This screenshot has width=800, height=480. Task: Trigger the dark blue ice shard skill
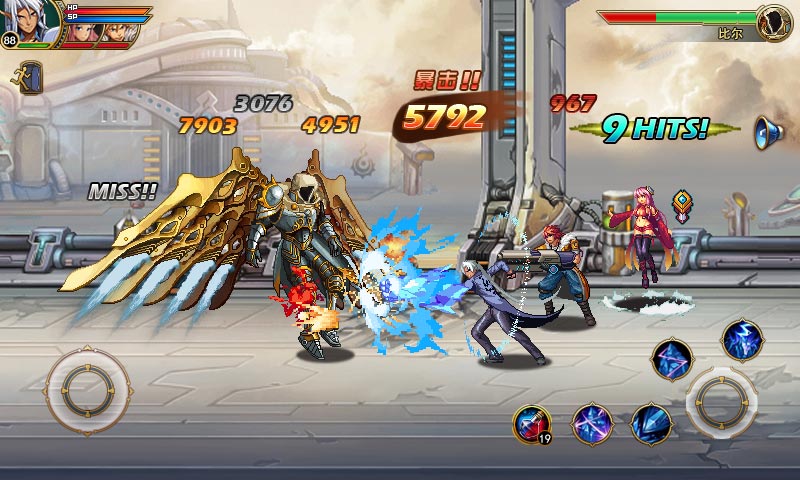pos(651,424)
